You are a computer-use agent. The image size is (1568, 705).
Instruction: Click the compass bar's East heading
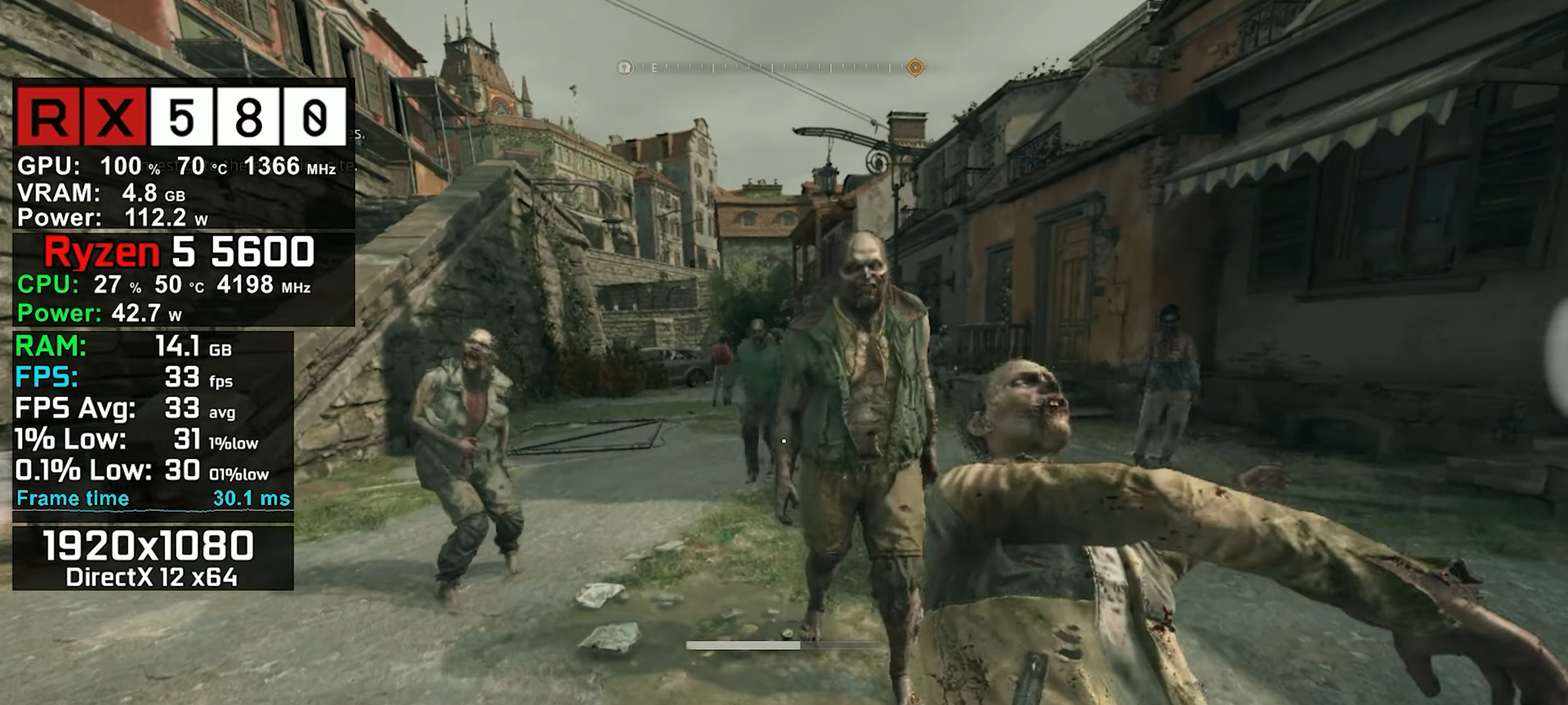[x=654, y=69]
